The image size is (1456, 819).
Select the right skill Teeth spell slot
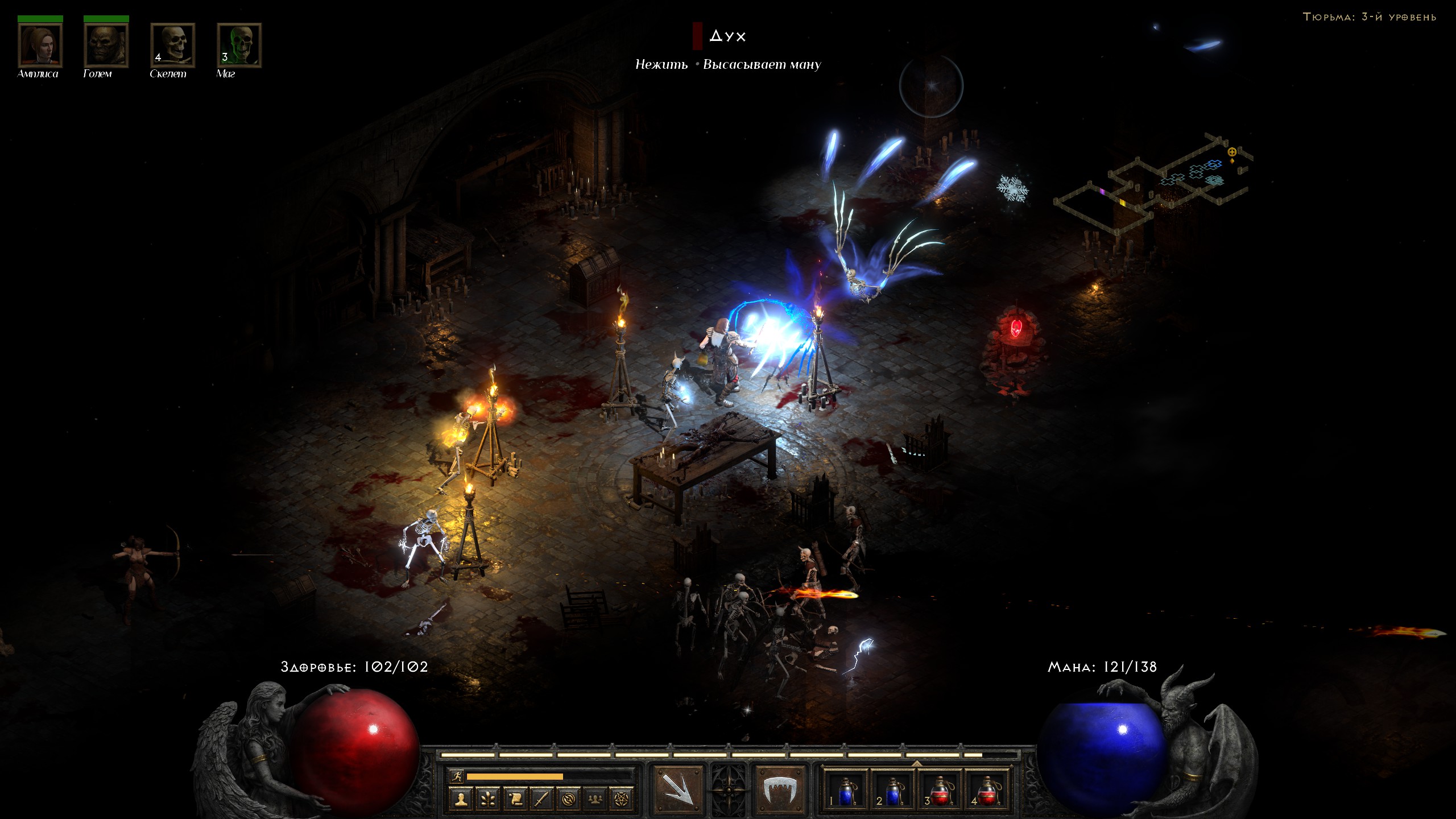pyautogui.click(x=779, y=789)
